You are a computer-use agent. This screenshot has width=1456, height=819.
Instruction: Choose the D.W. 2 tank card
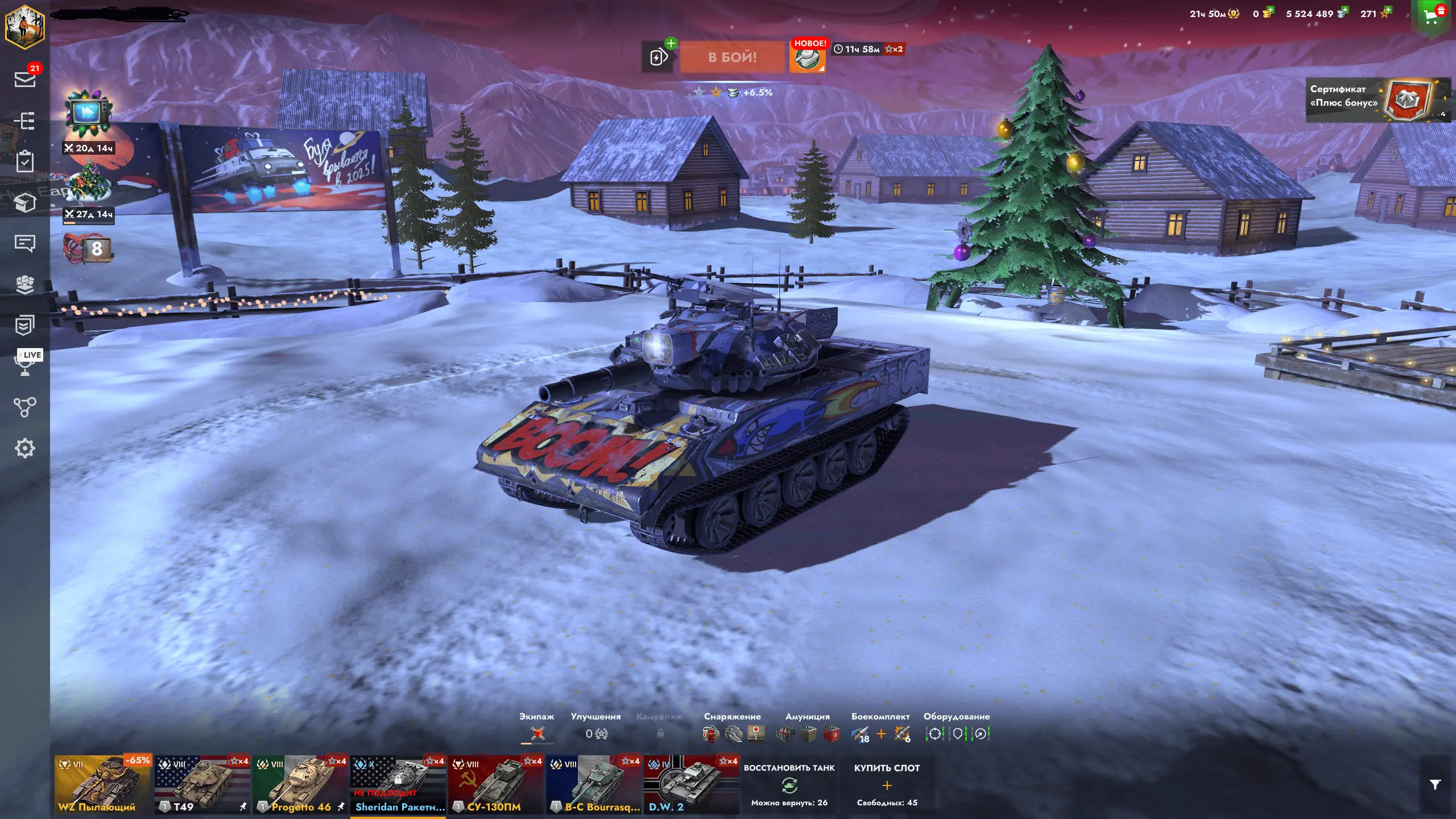[692, 785]
